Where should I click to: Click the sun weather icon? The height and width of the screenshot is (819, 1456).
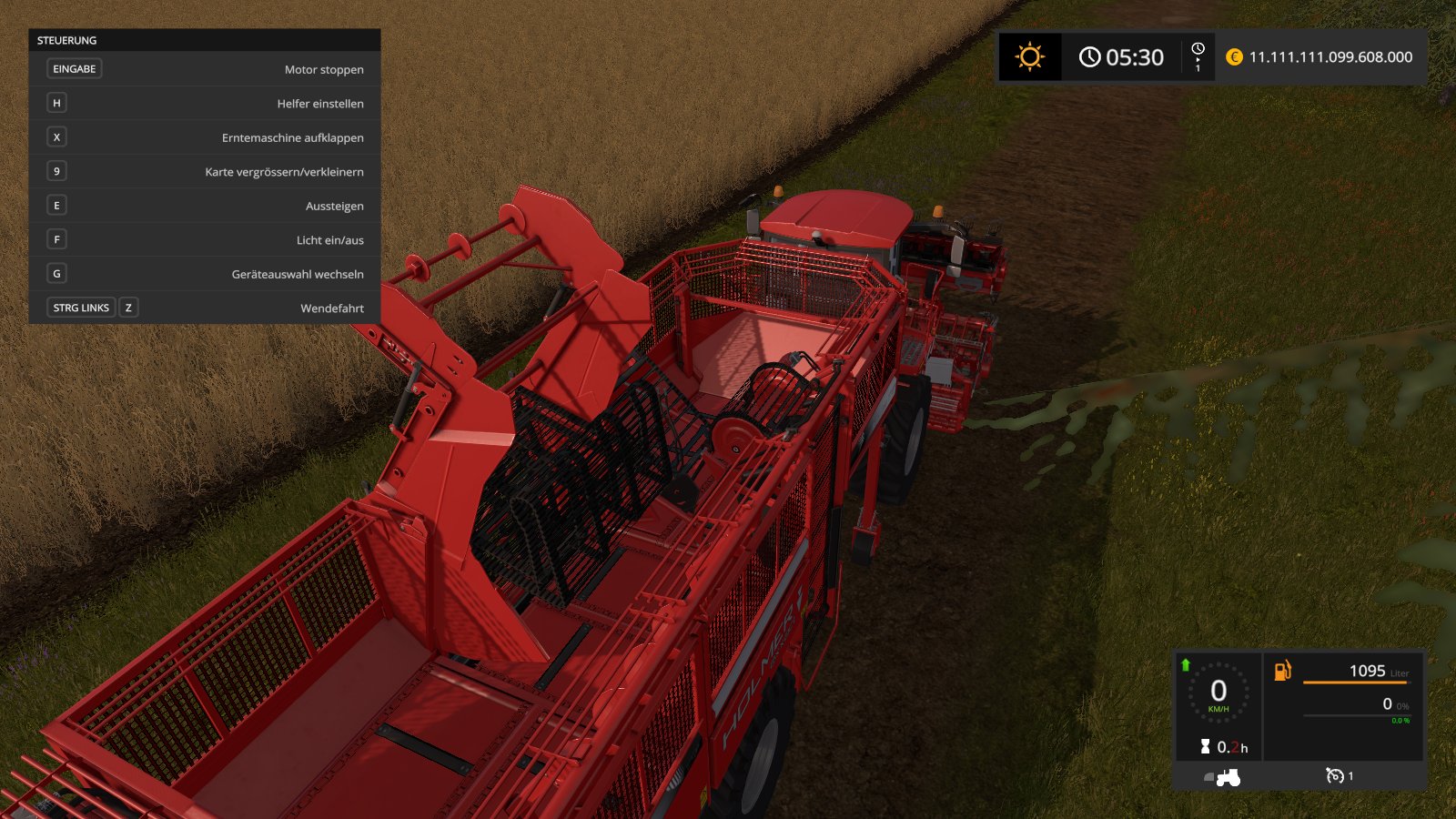[1029, 57]
